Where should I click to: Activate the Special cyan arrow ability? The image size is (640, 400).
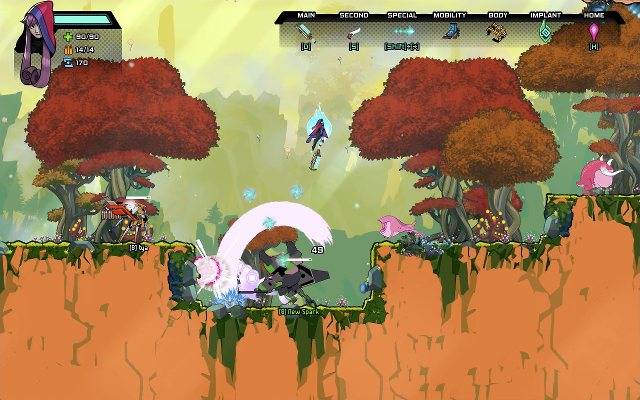click(402, 32)
